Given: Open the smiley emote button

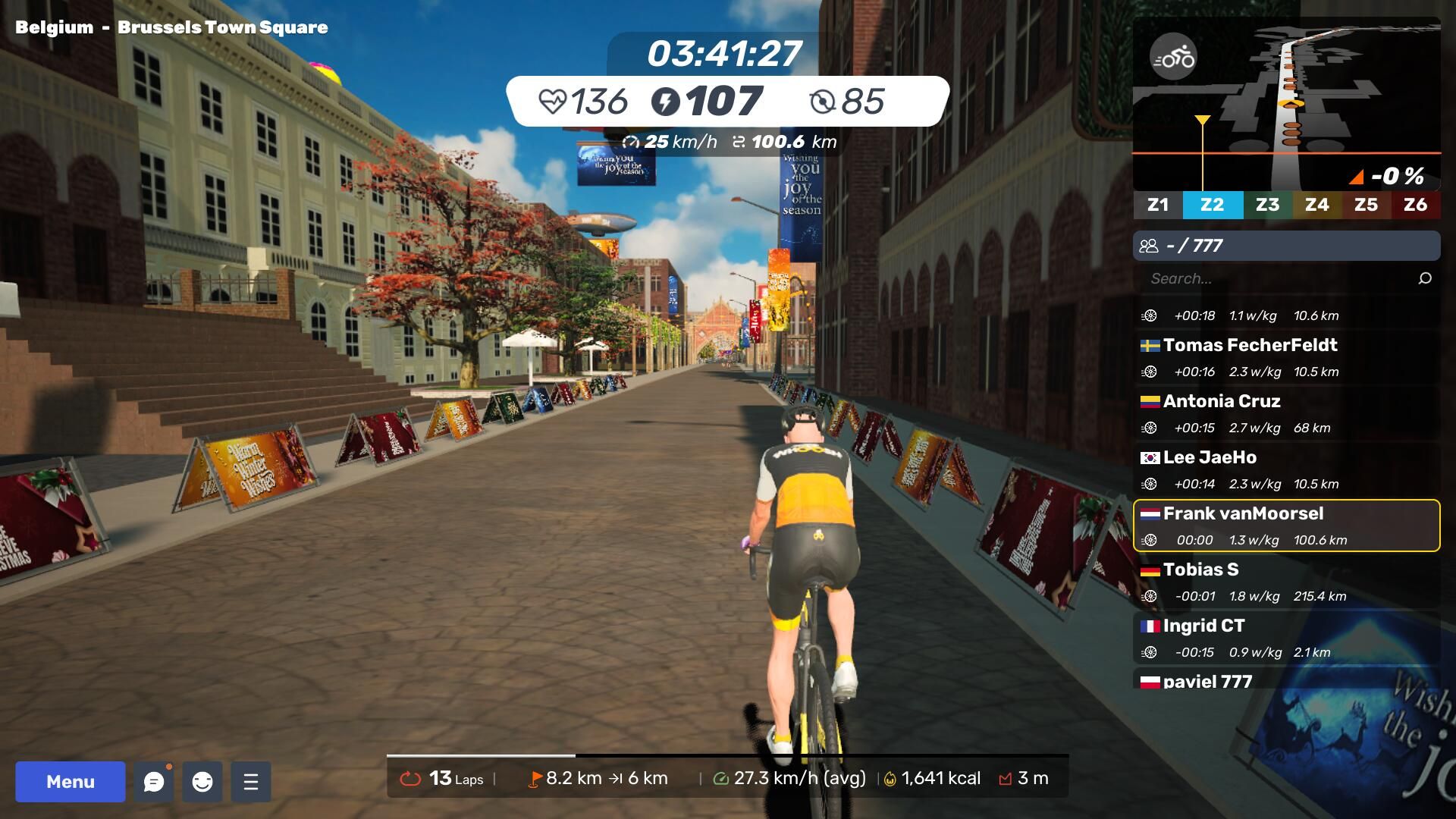Looking at the screenshot, I should (x=202, y=781).
